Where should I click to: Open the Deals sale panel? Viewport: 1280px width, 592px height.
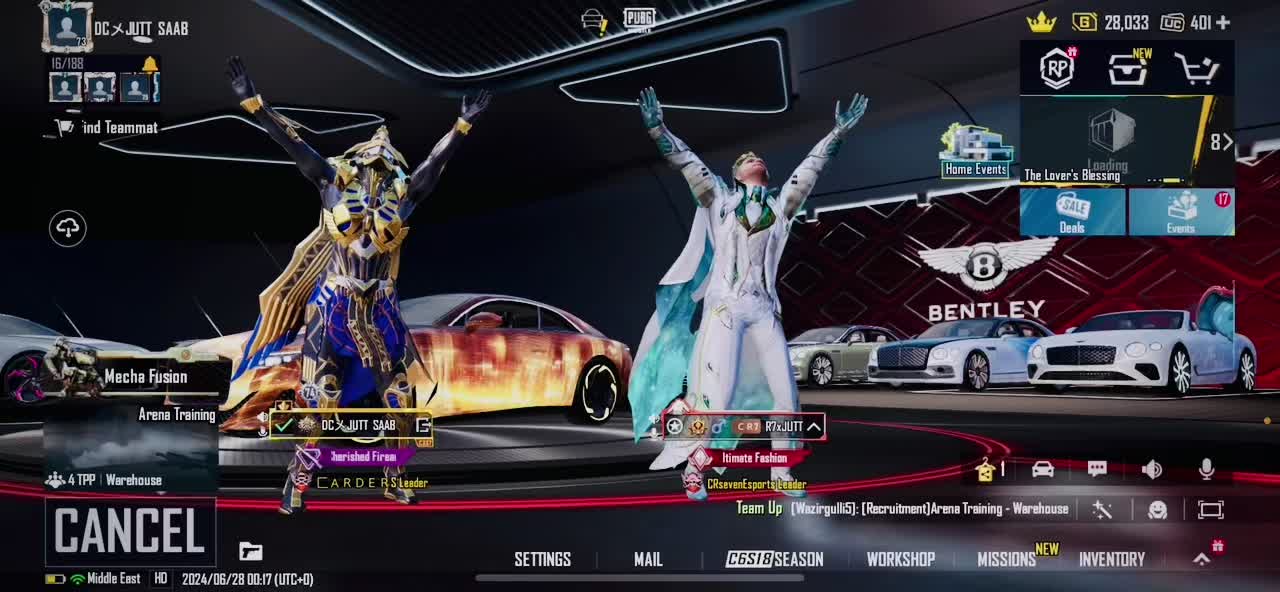tap(1072, 212)
